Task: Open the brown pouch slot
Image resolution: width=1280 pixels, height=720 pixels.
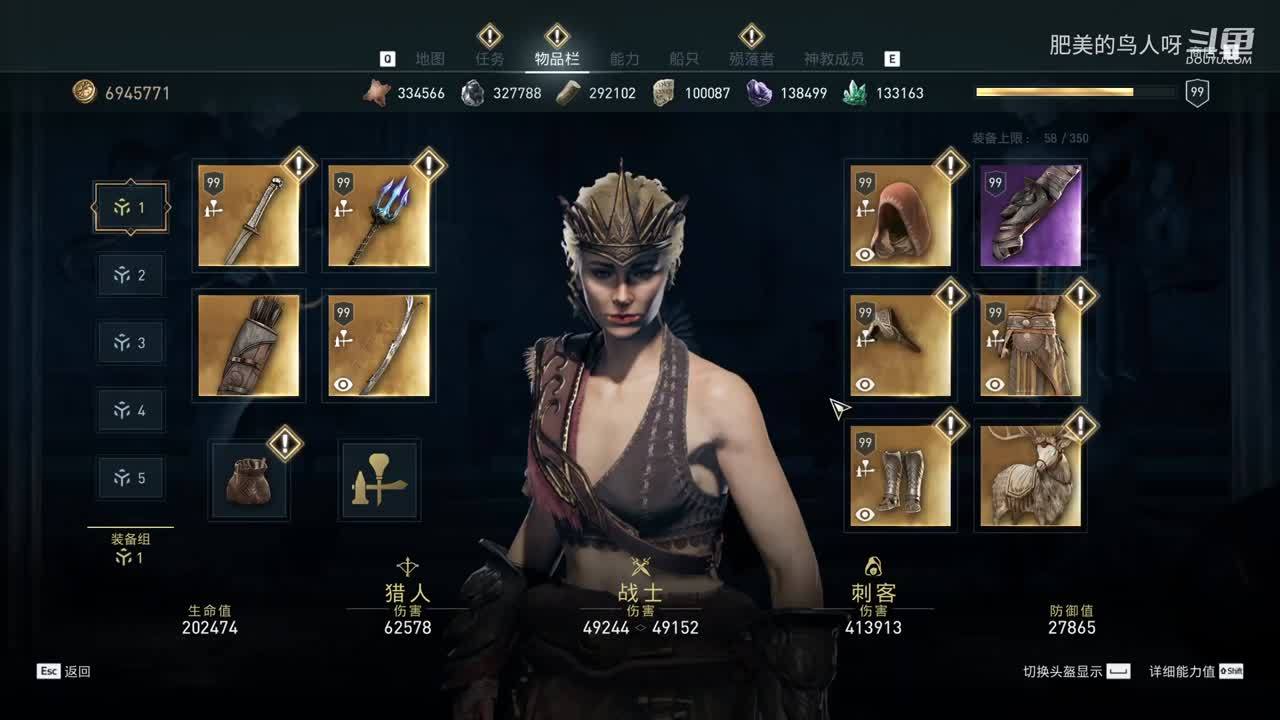Action: [x=248, y=480]
